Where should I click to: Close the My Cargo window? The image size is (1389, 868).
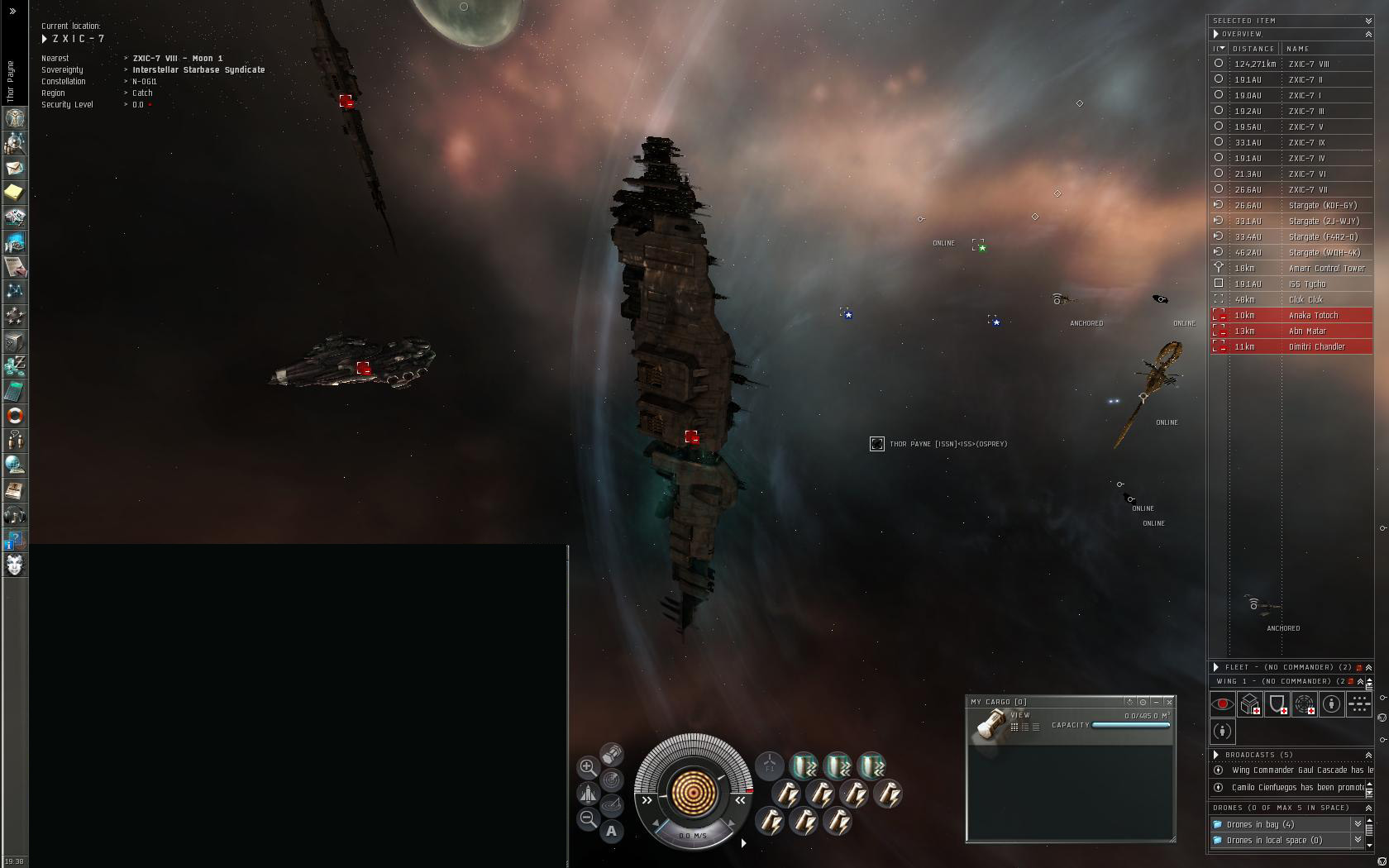tap(1169, 702)
